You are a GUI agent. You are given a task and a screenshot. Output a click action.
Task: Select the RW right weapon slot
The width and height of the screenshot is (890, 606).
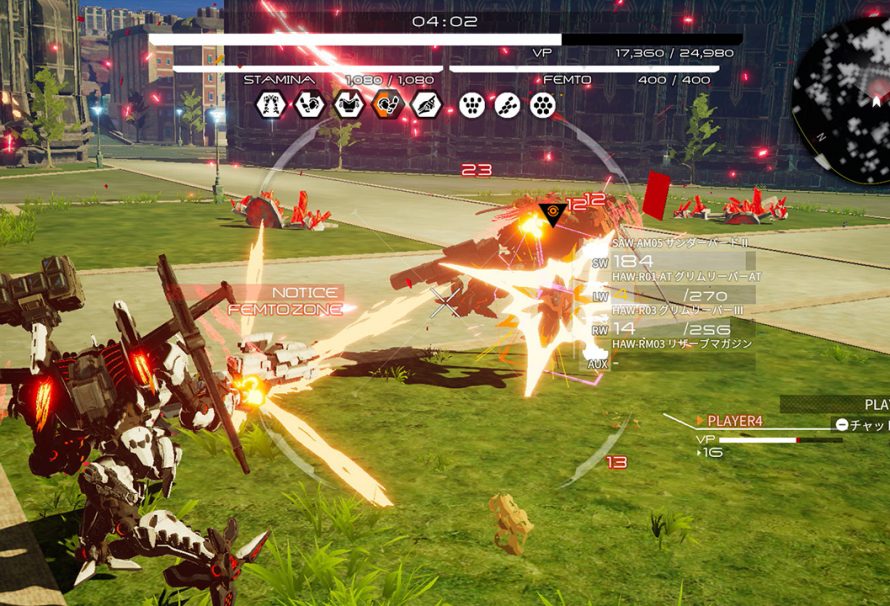[x=672, y=327]
